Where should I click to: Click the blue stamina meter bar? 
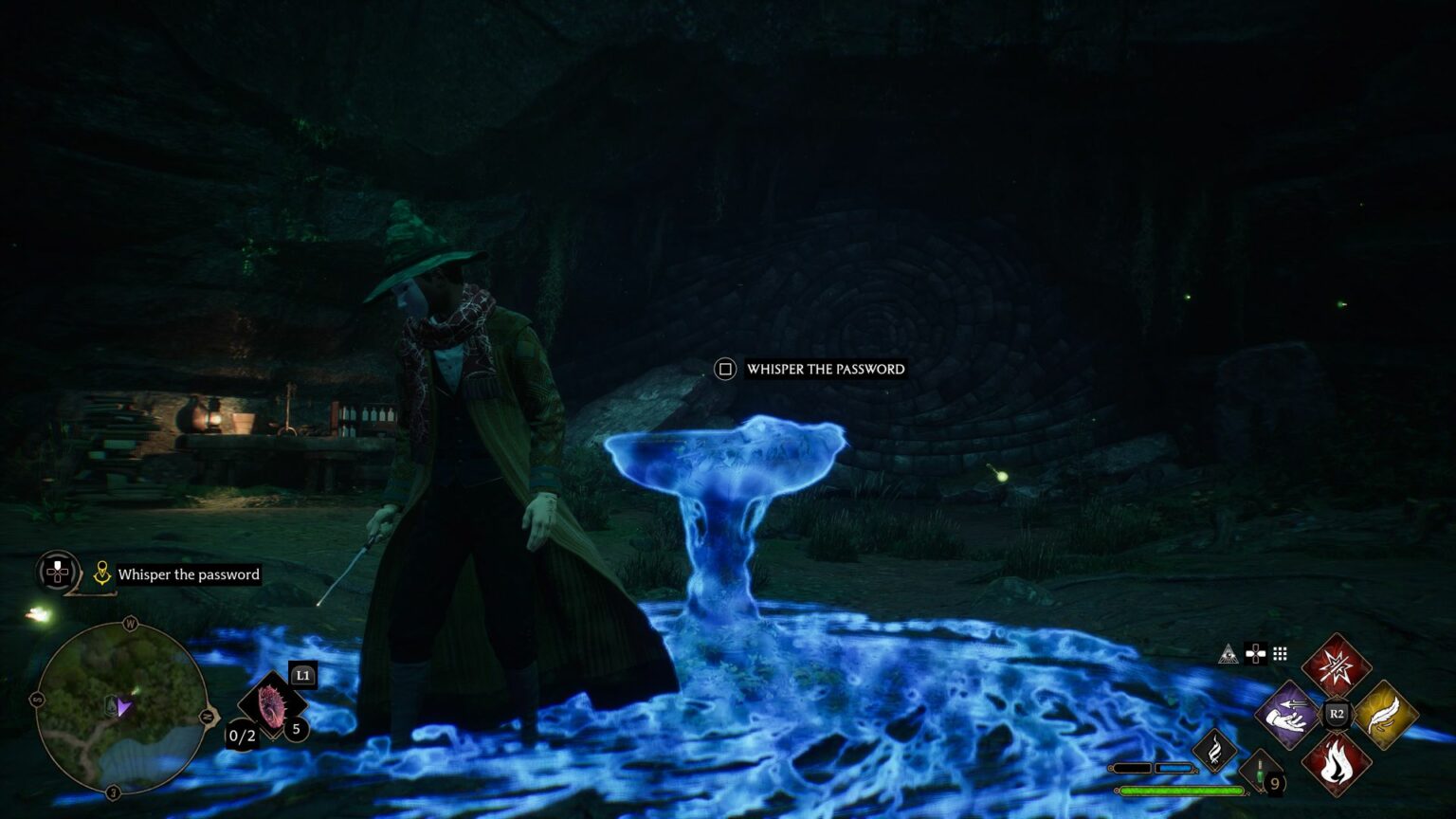(x=1175, y=768)
